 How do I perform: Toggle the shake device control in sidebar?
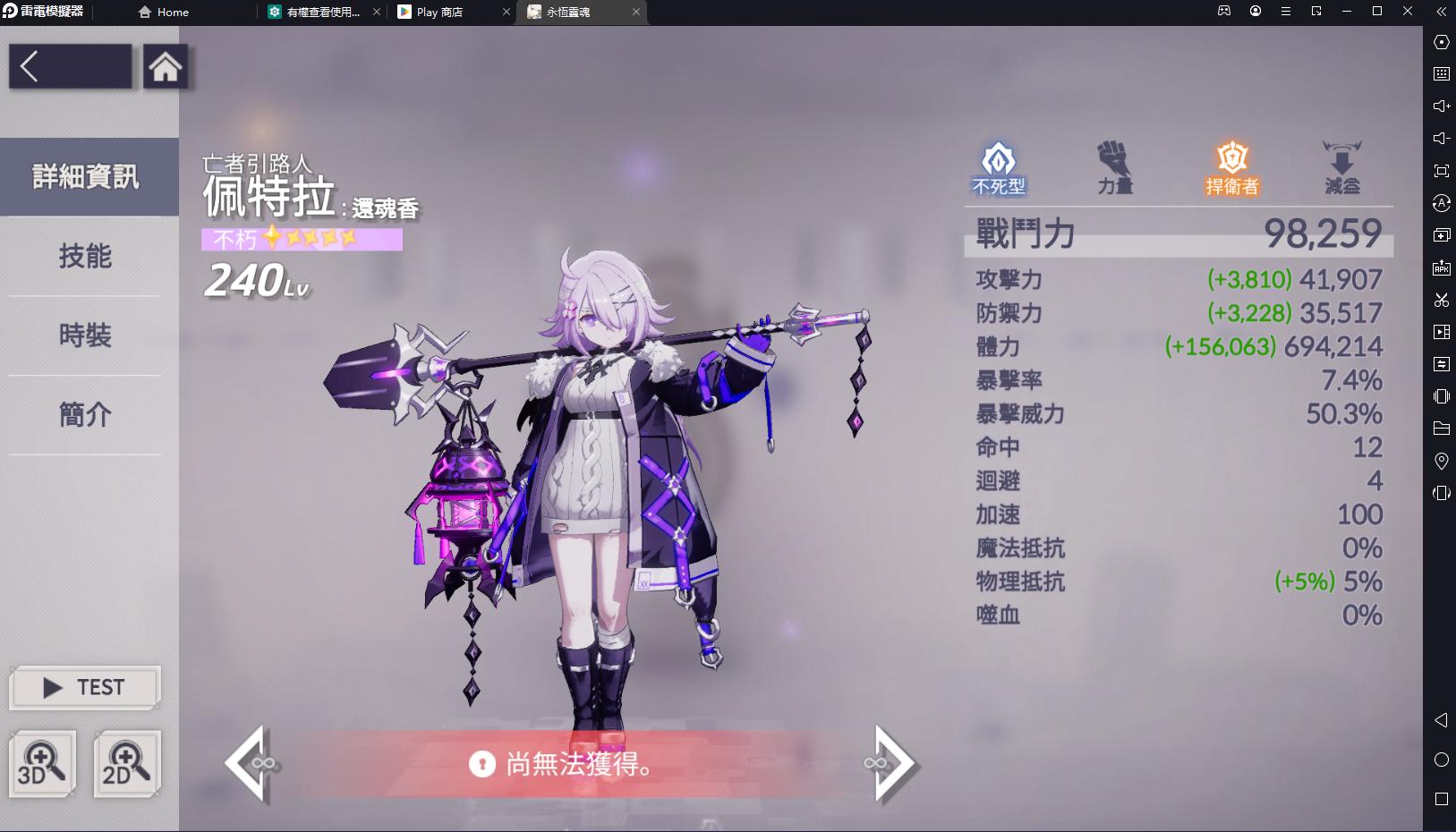pos(1443,396)
